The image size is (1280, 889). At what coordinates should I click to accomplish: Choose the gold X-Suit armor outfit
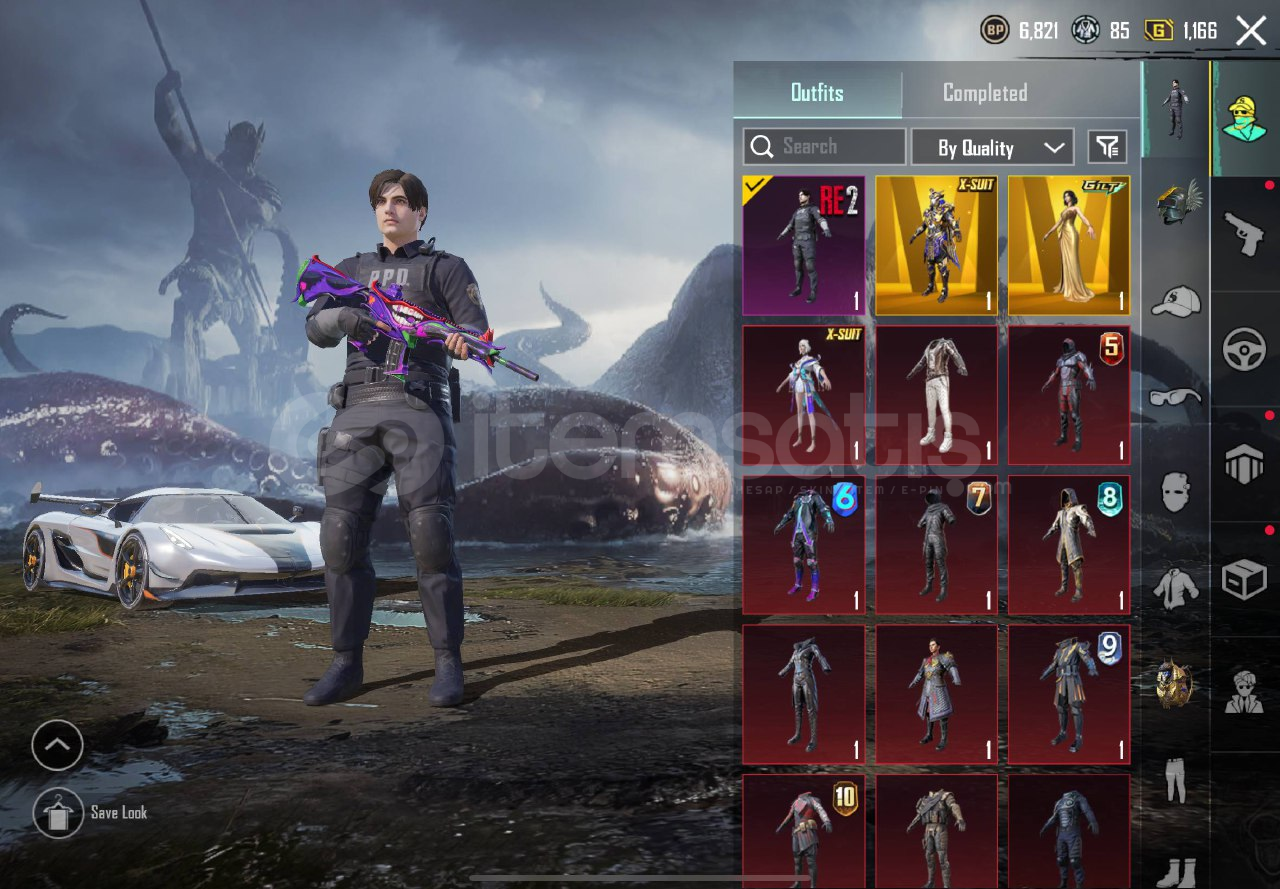936,246
